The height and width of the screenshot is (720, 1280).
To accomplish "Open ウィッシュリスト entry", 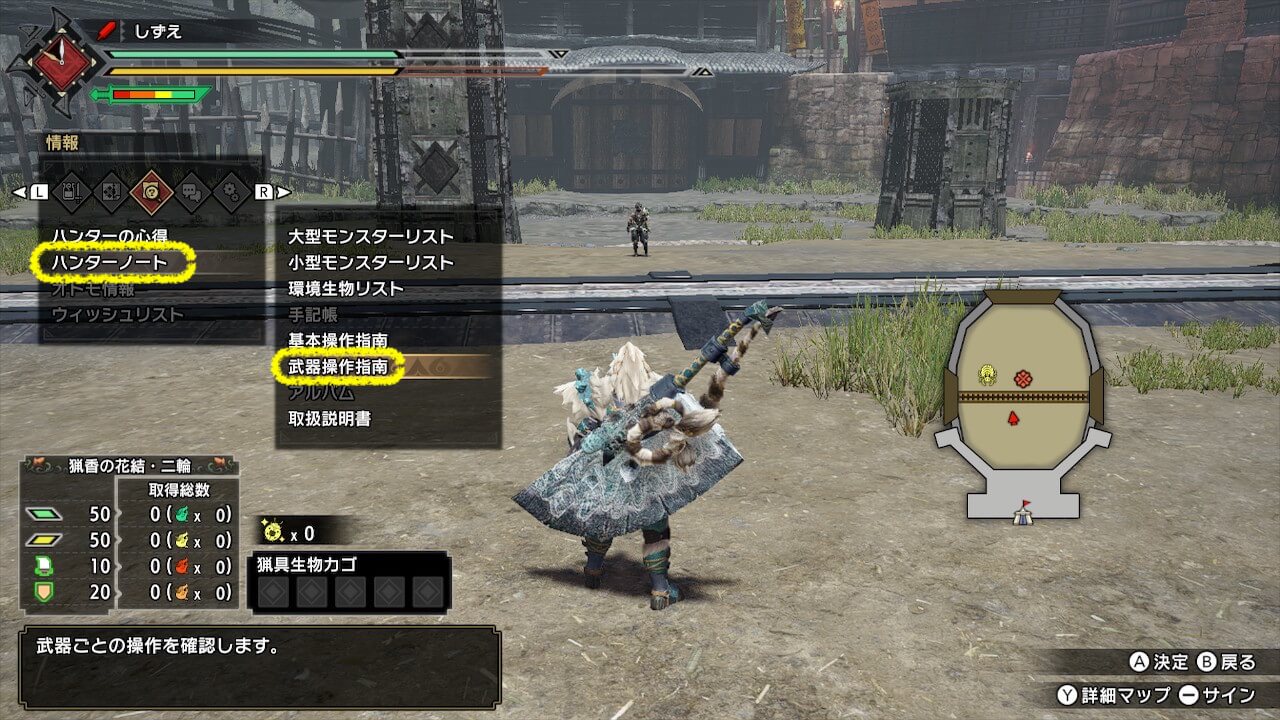I will click(118, 315).
